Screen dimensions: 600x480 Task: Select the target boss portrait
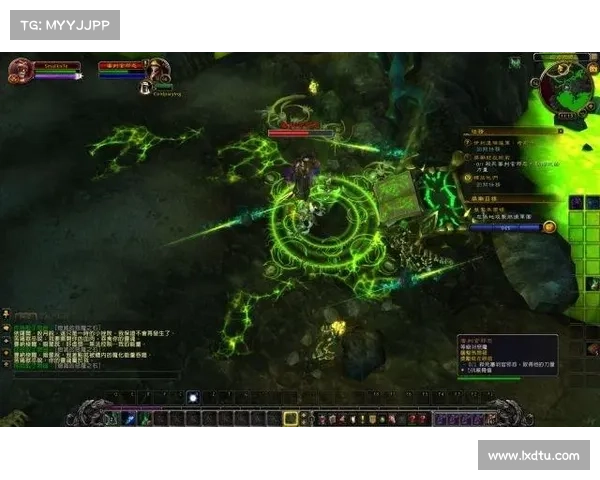tap(158, 70)
